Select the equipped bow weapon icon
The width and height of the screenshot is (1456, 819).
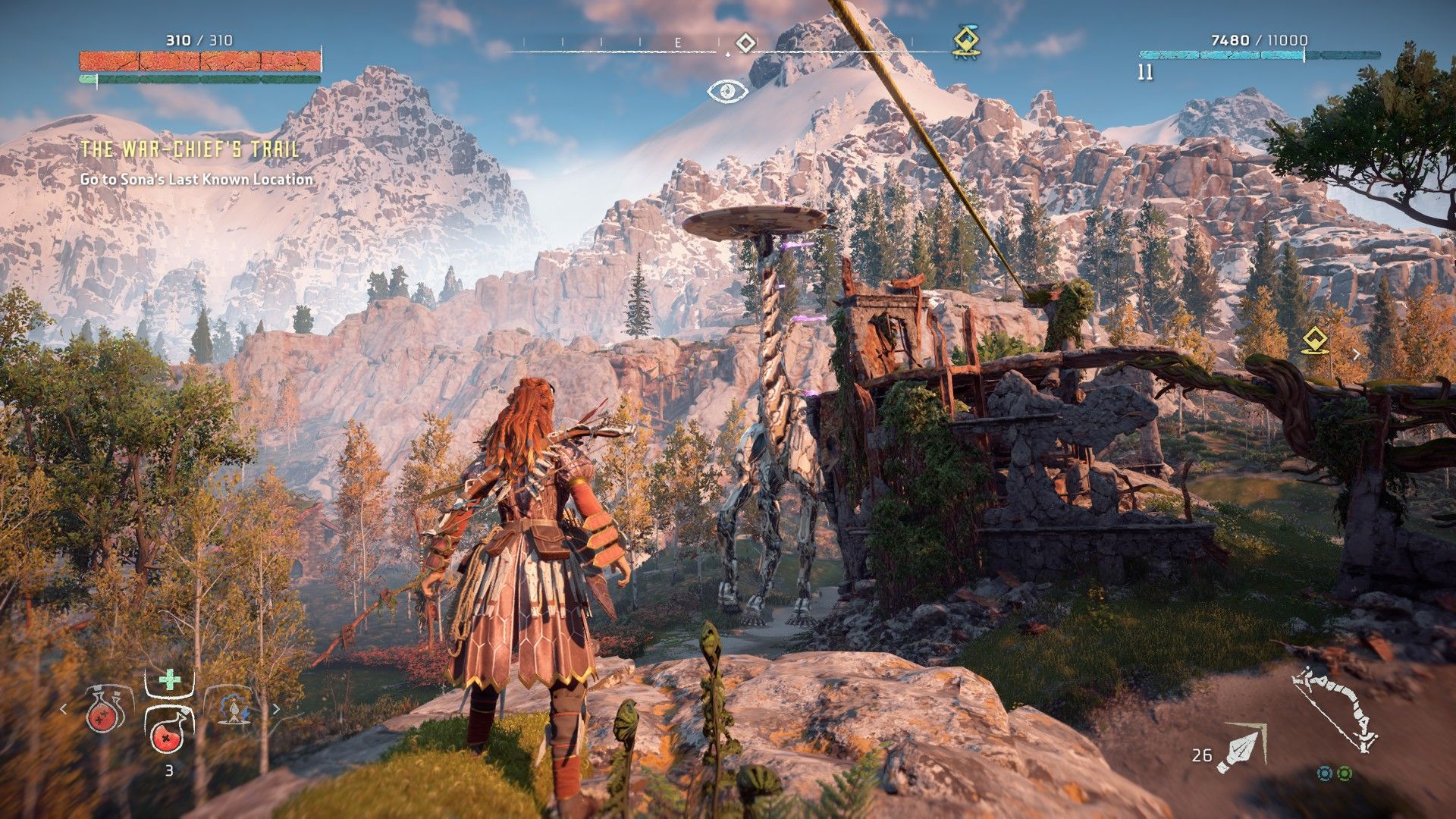tap(1336, 708)
